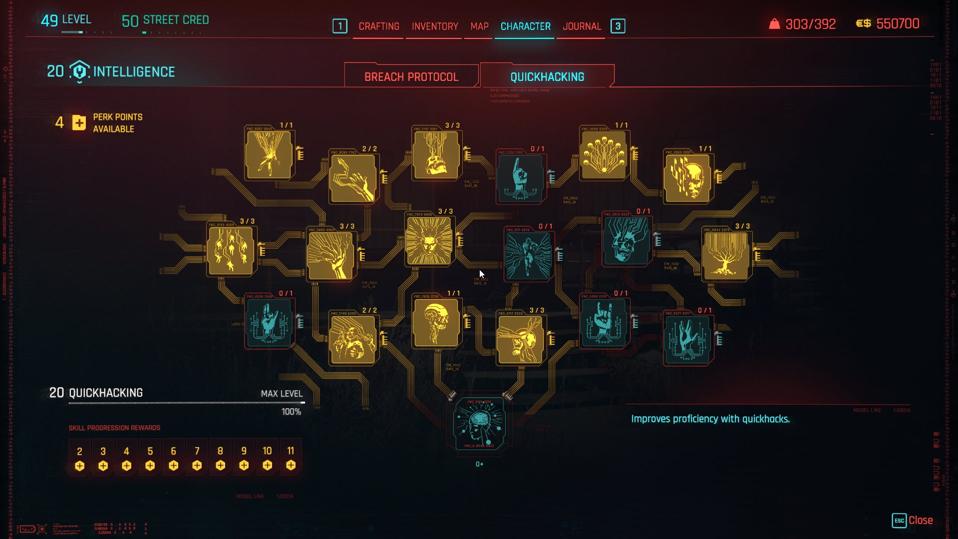
Task: Select the head with eye beam perk
Action: [520, 337]
